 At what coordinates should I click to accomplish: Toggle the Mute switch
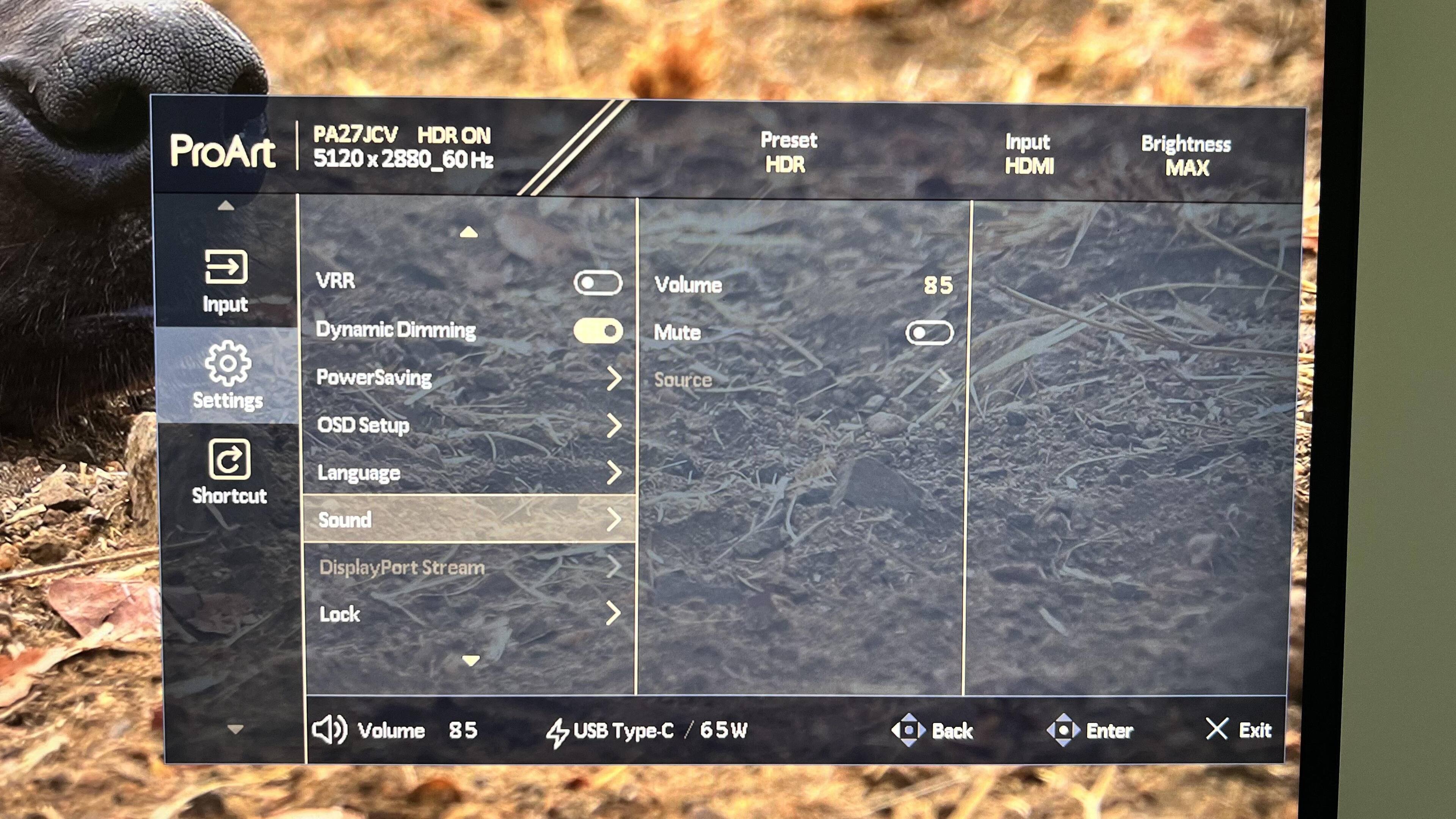929,333
